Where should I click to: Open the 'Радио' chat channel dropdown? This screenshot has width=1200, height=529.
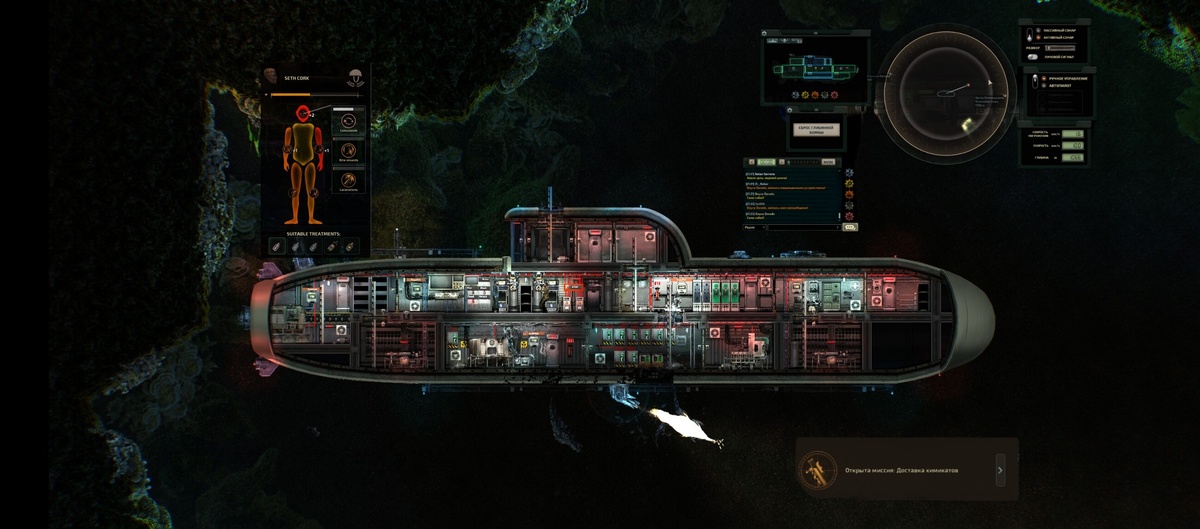click(755, 227)
